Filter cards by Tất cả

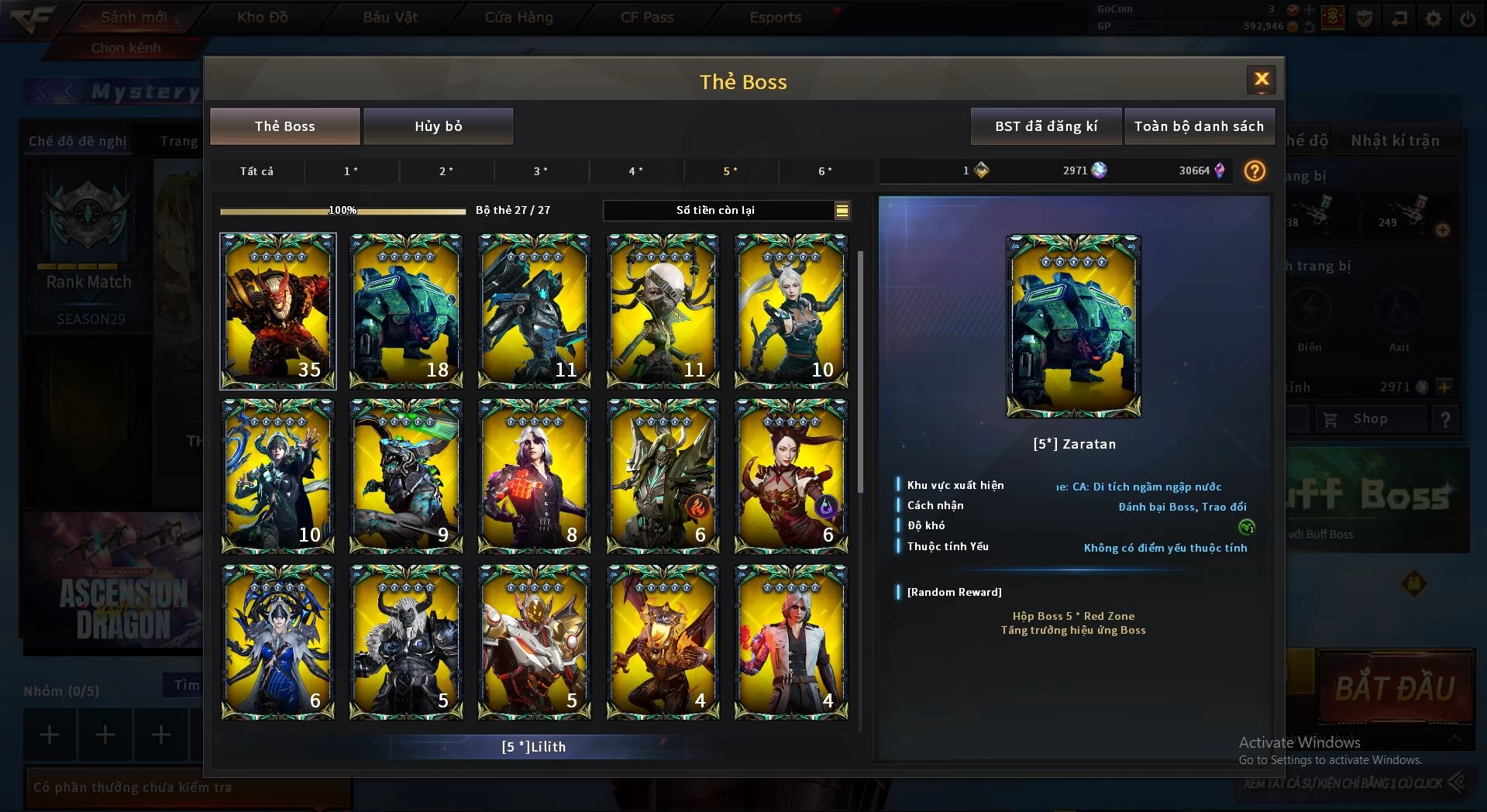pyautogui.click(x=256, y=171)
